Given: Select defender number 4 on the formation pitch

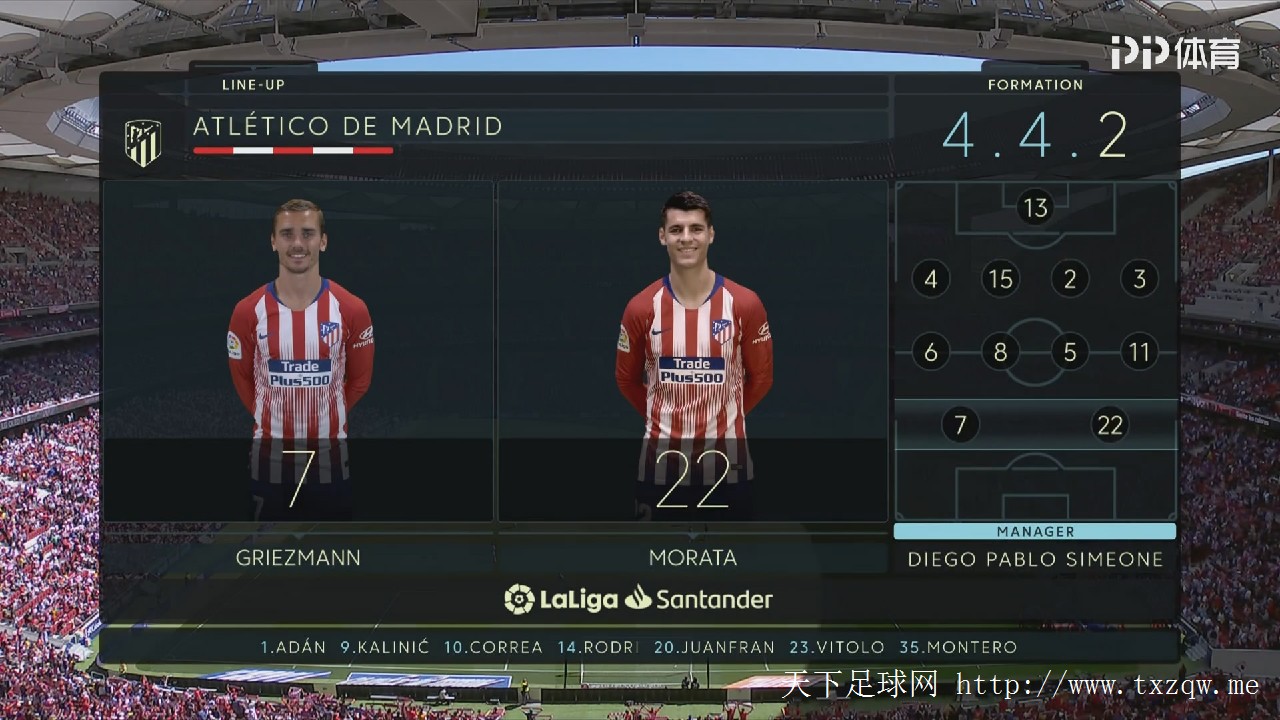Looking at the screenshot, I should coord(930,279).
